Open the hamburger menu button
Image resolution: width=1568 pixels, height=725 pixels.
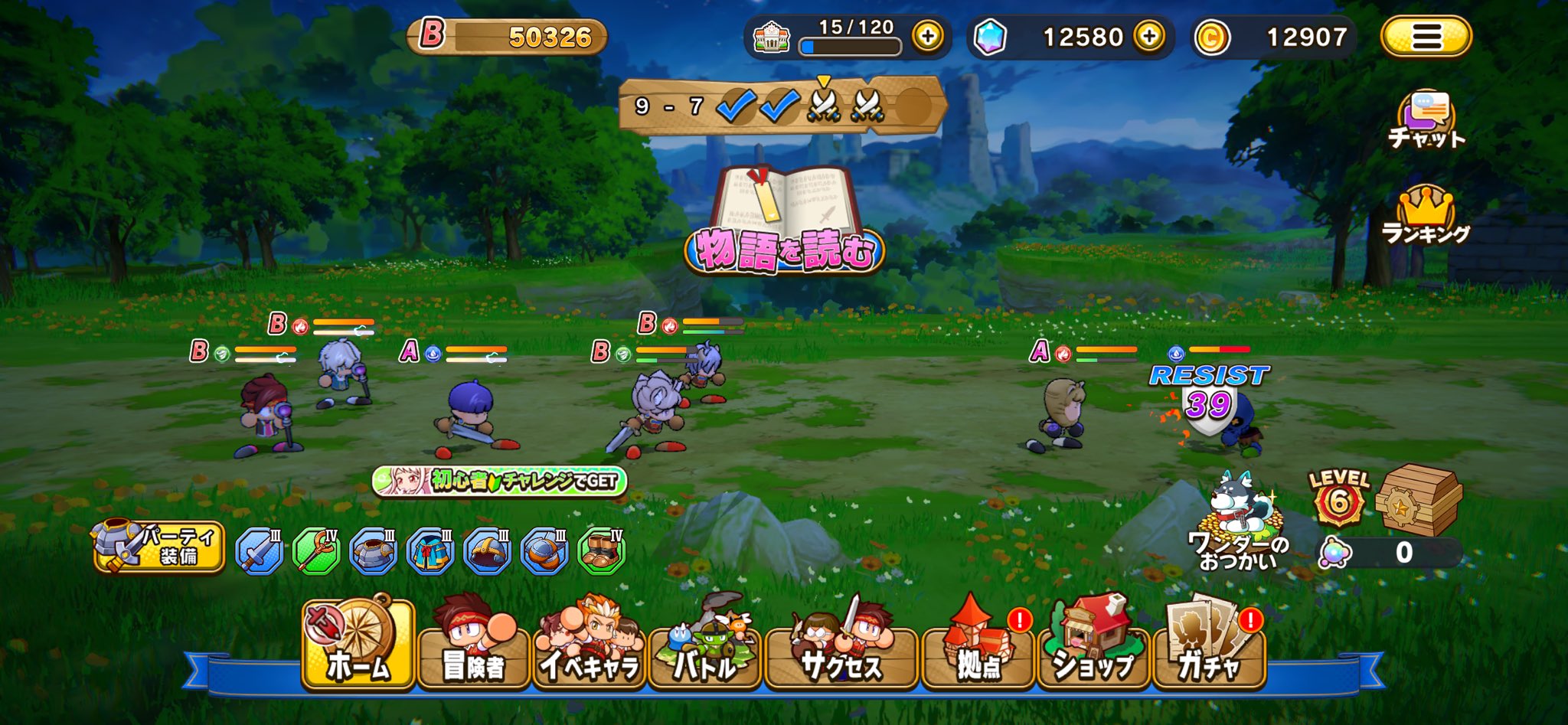pos(1426,37)
